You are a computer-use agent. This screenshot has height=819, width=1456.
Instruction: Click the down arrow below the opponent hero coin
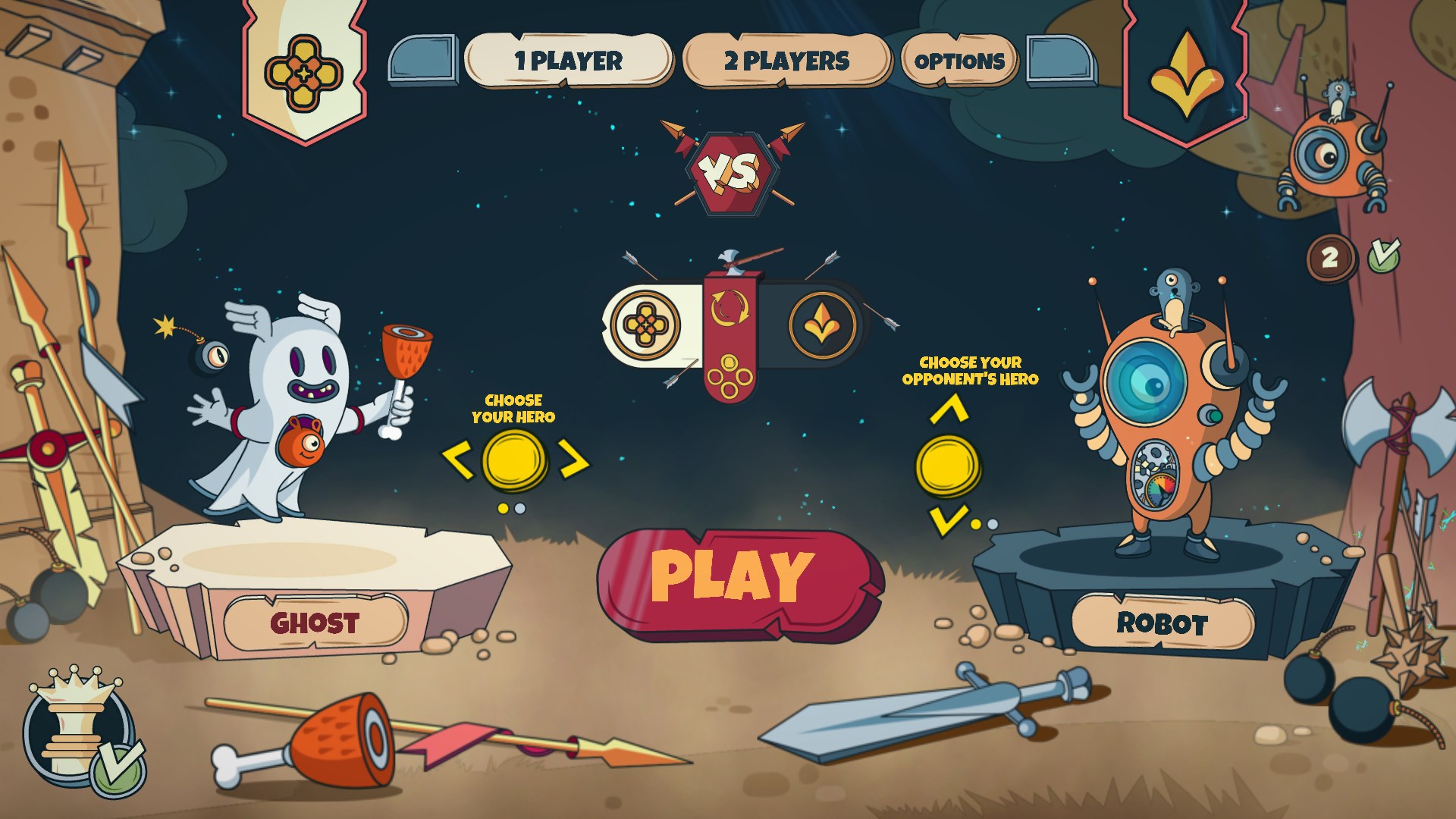[946, 520]
